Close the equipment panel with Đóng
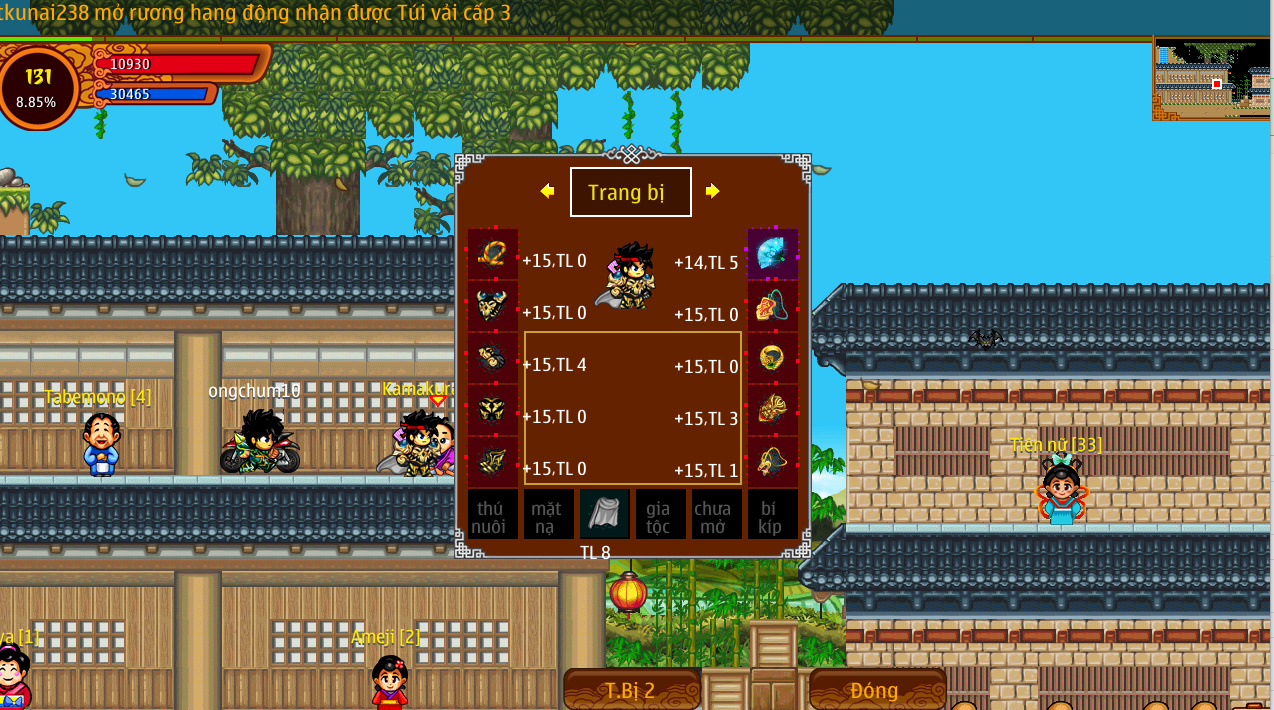The width and height of the screenshot is (1274, 710). tap(875, 690)
